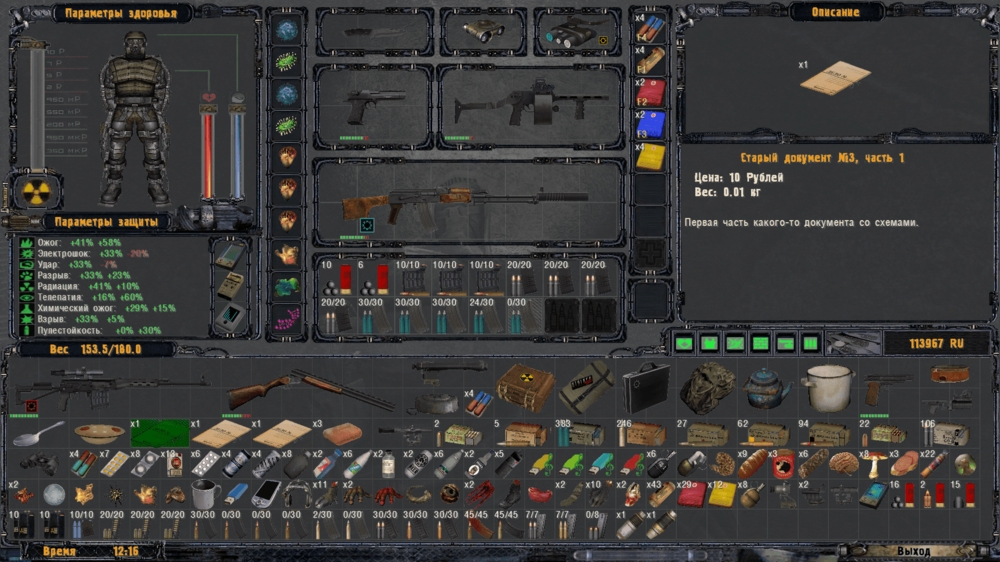The width and height of the screenshot is (1000, 562).
Task: Choose the blue teapot item
Action: [x=768, y=387]
